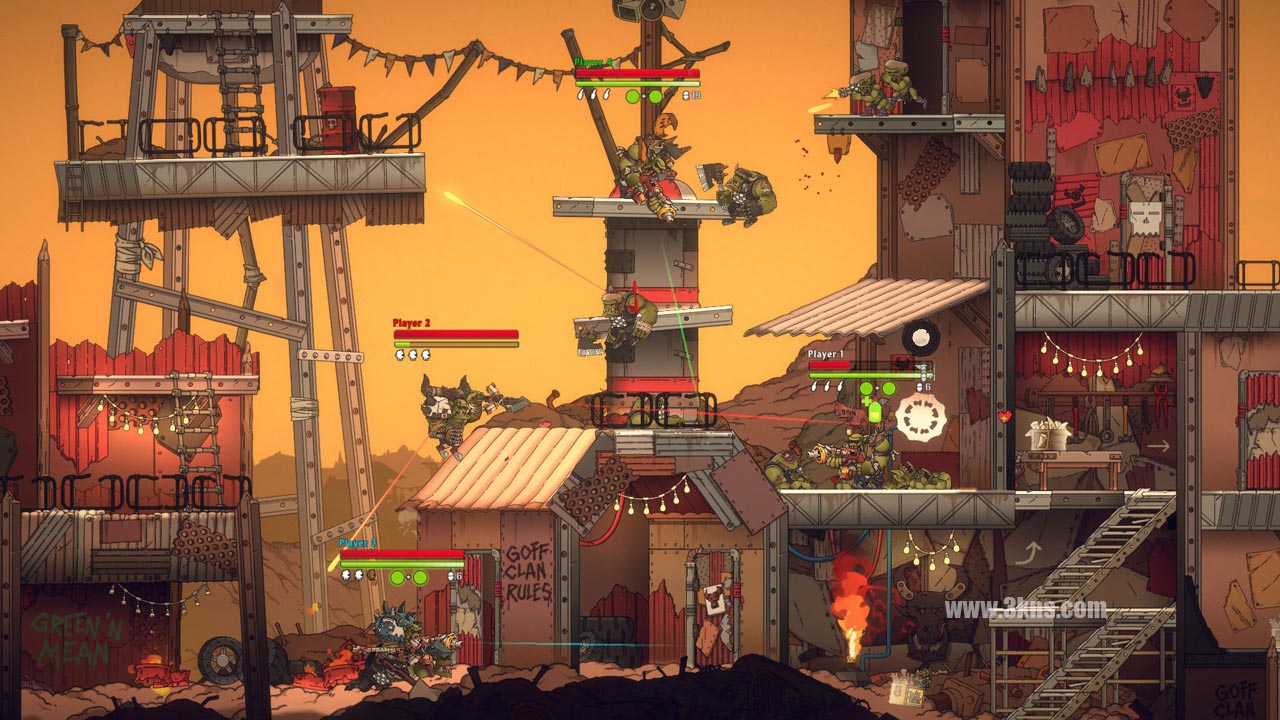The image size is (1280, 720).
Task: Select the Player 2 name label
Action: (411, 322)
